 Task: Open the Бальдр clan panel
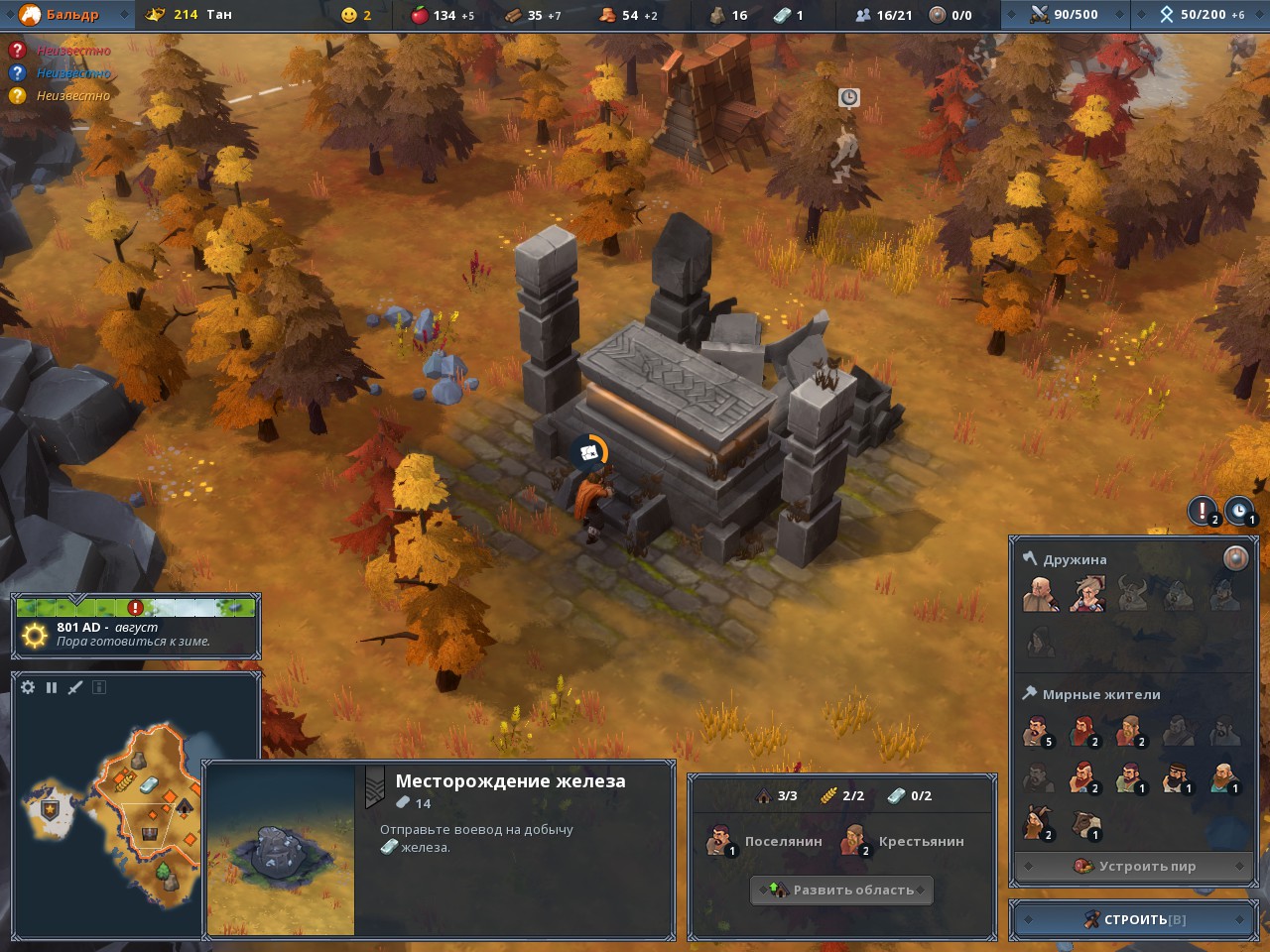(x=69, y=15)
